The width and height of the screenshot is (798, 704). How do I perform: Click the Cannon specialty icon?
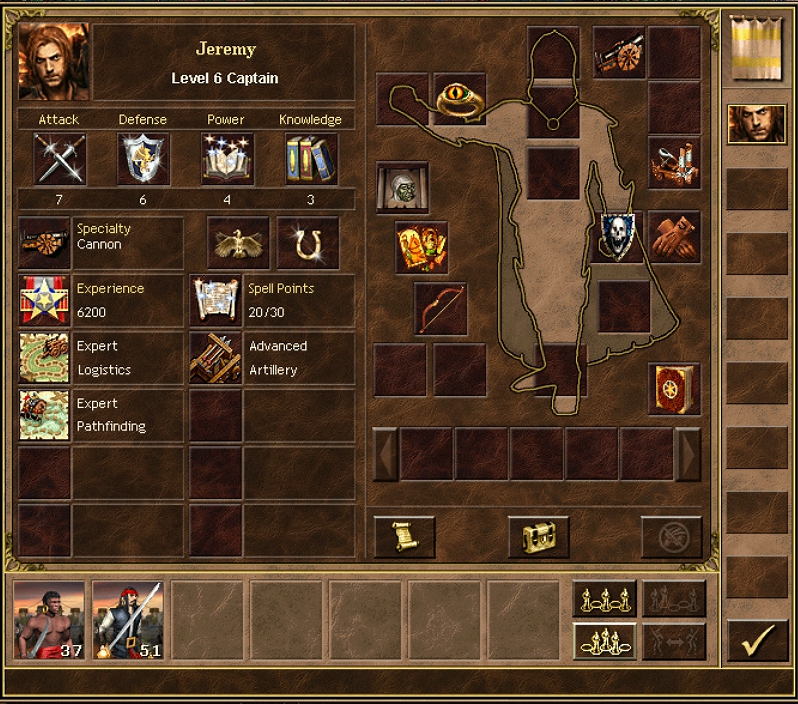[x=44, y=243]
